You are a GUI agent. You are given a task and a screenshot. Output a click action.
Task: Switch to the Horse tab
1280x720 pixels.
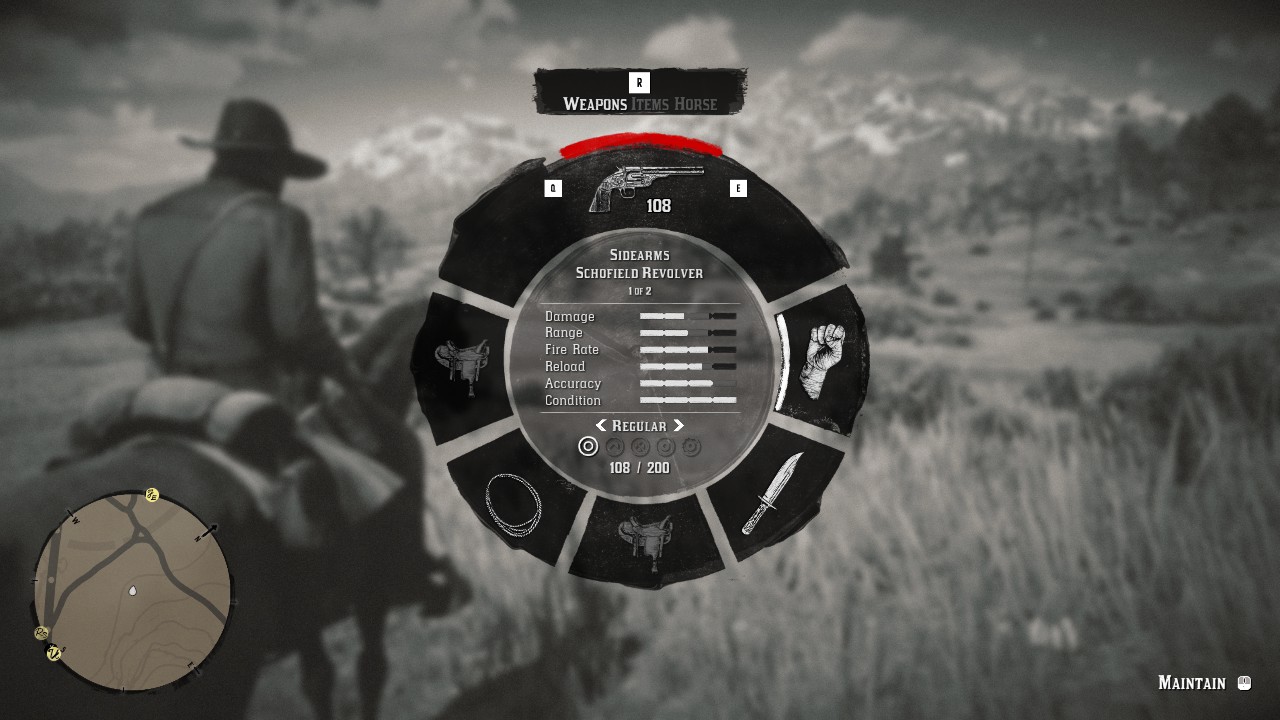pyautogui.click(x=698, y=104)
